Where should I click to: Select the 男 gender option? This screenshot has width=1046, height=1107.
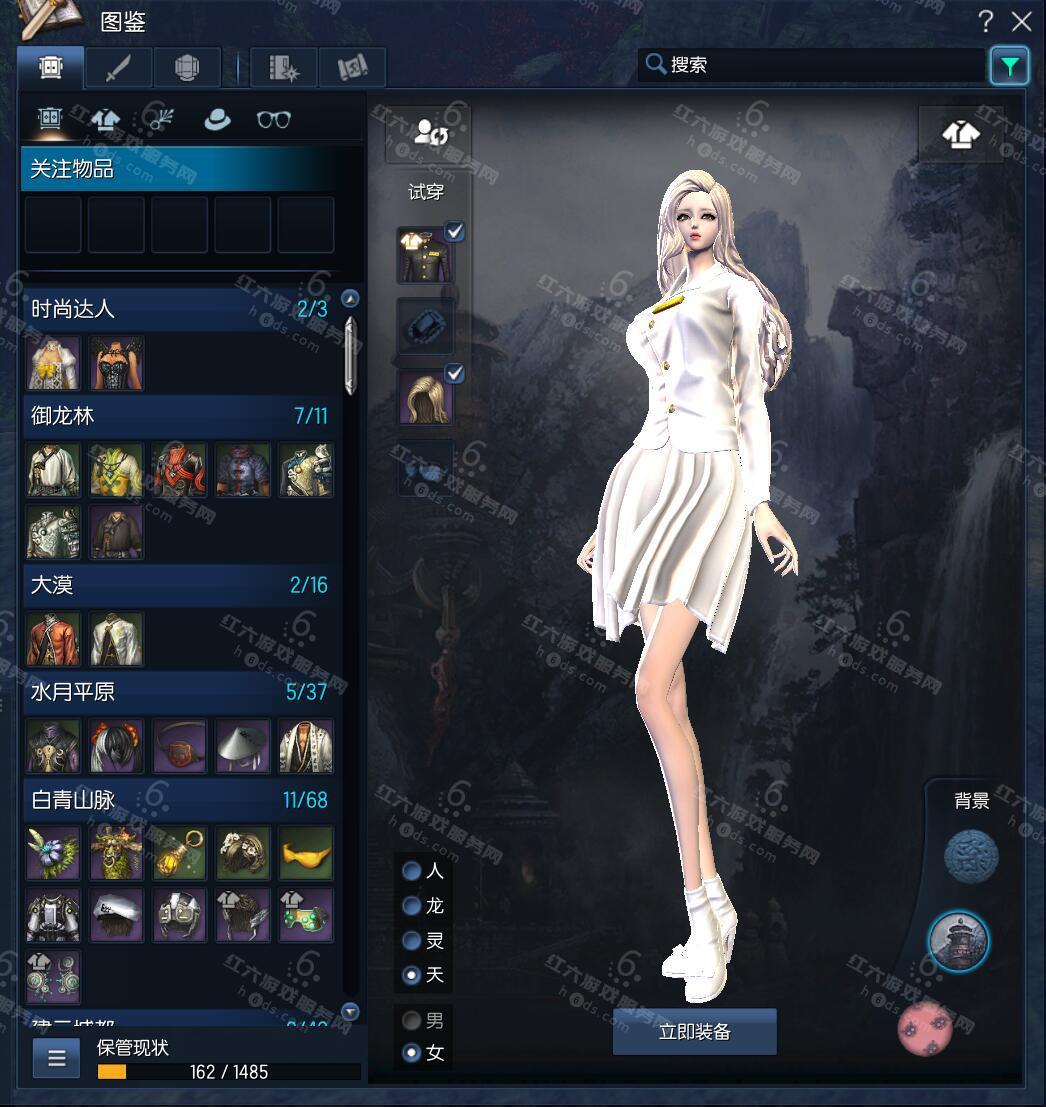click(411, 1021)
